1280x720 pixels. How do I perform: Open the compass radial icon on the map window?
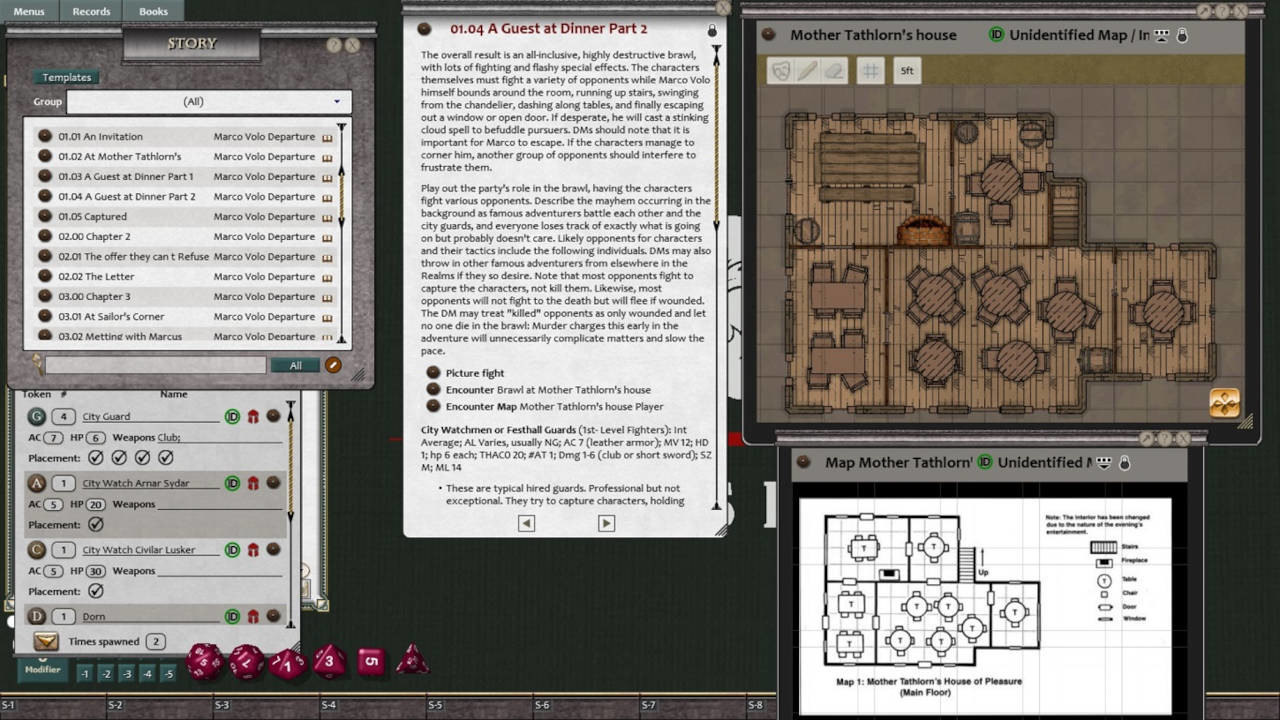(1224, 402)
